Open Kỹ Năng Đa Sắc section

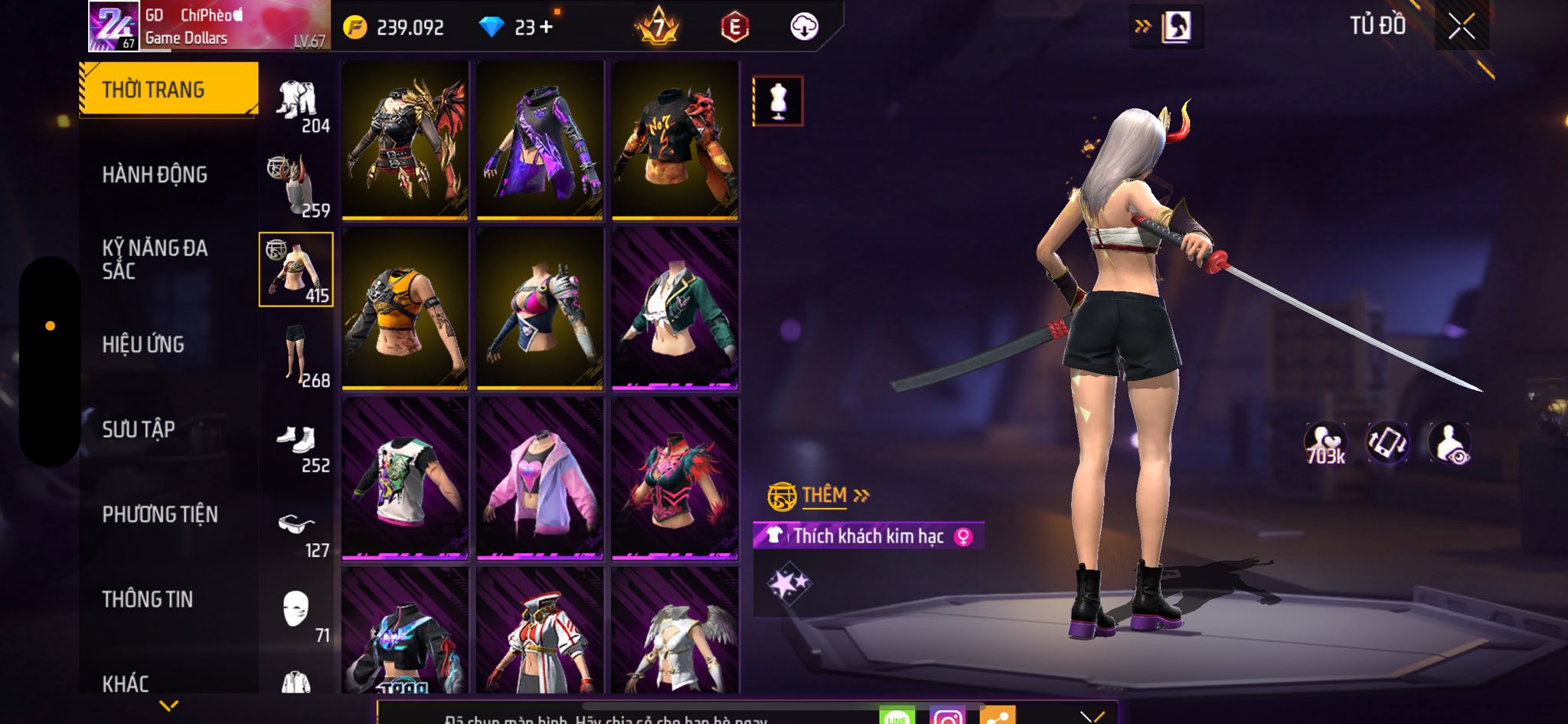click(x=155, y=259)
